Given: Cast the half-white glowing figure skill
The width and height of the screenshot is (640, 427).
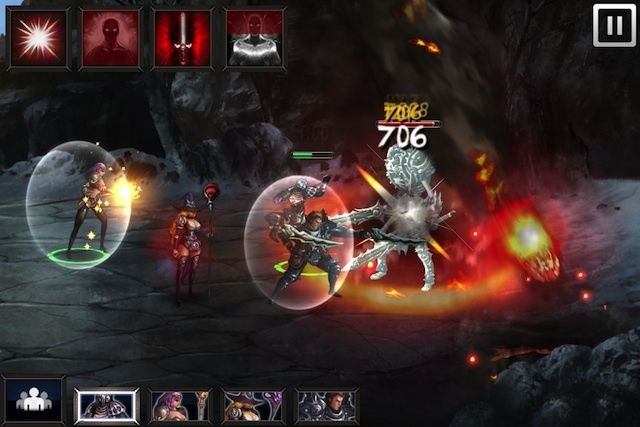Looking at the screenshot, I should click(255, 39).
